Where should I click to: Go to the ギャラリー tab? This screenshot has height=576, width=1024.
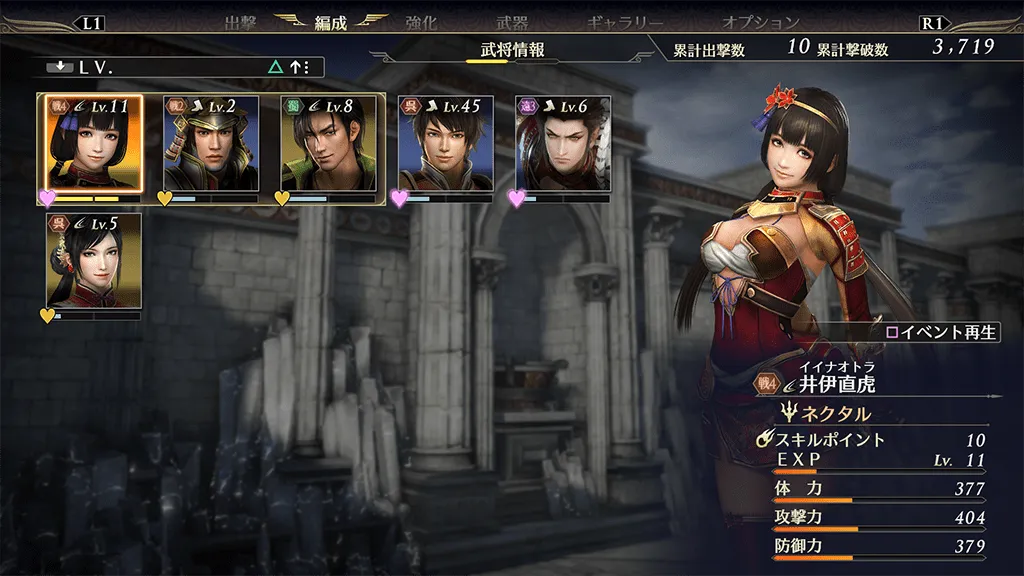(x=622, y=22)
